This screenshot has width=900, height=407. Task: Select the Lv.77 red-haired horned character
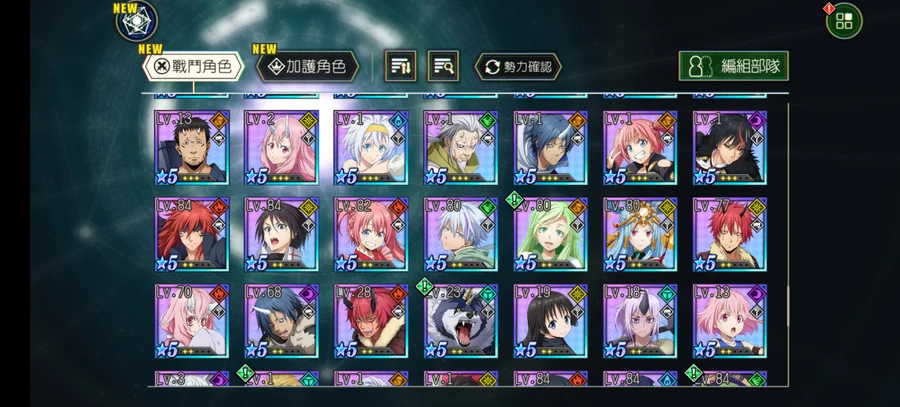coord(731,235)
